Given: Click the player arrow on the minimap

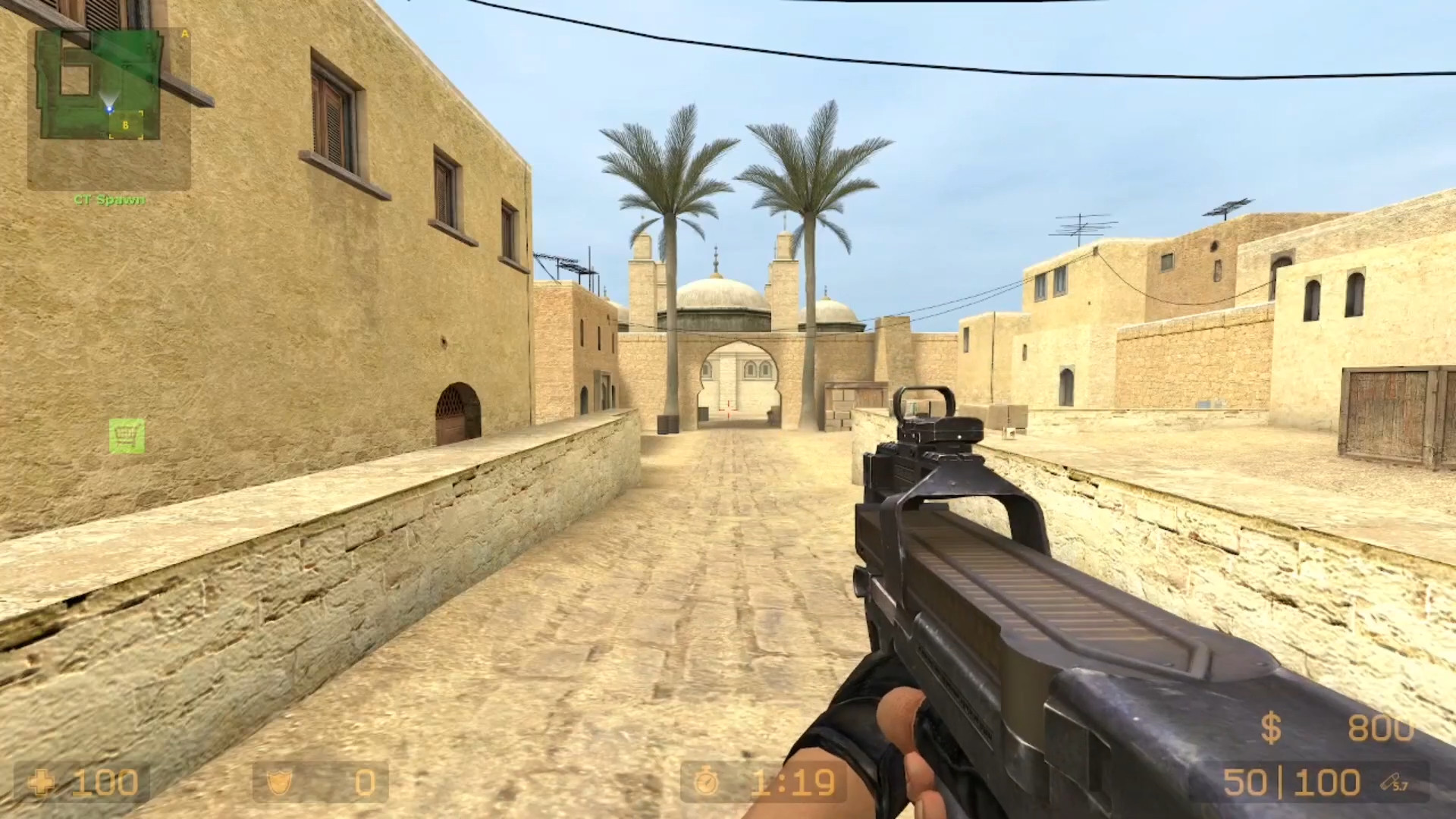Looking at the screenshot, I should point(110,107).
